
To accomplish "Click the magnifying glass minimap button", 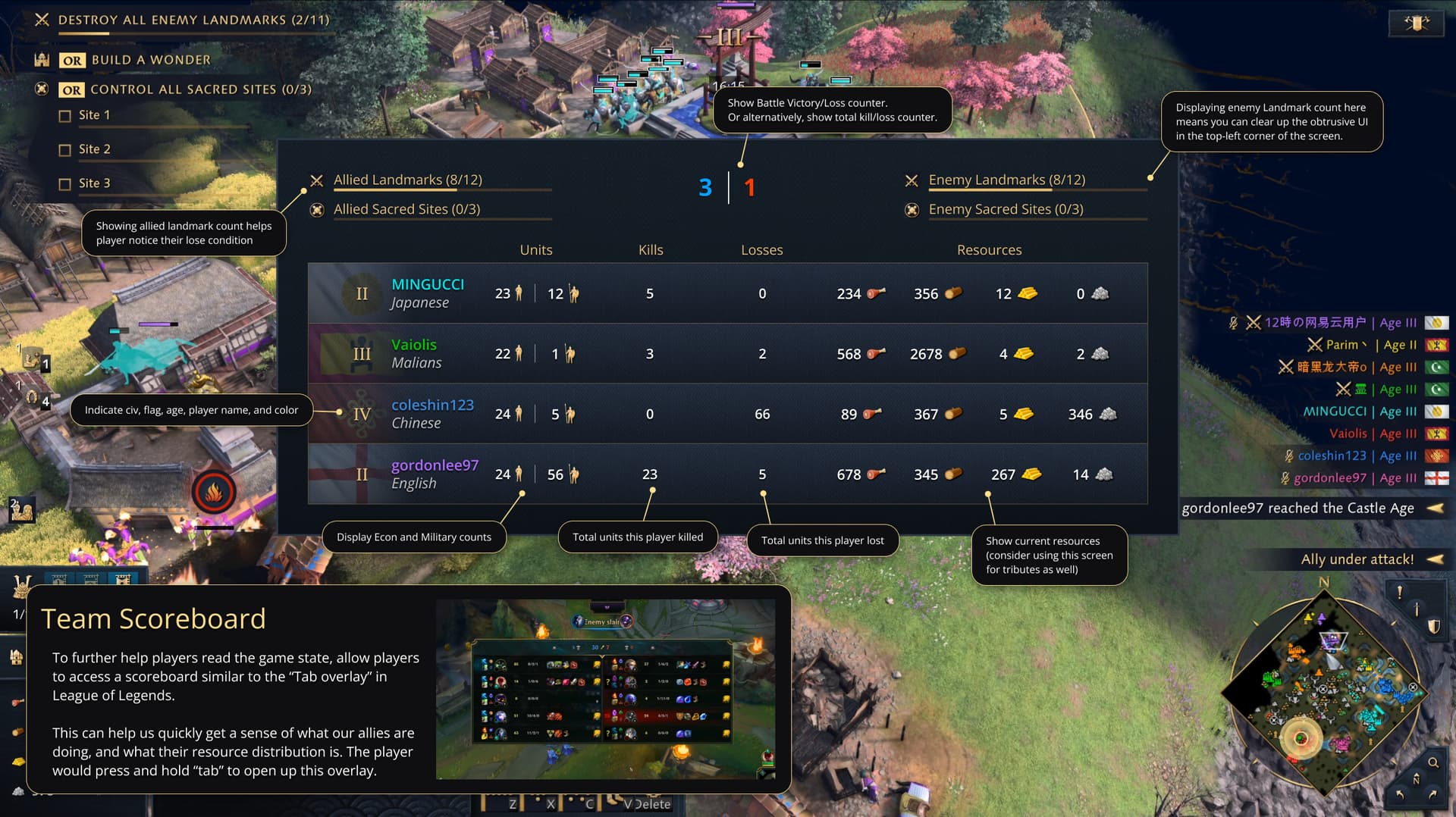I will click(x=1433, y=762).
